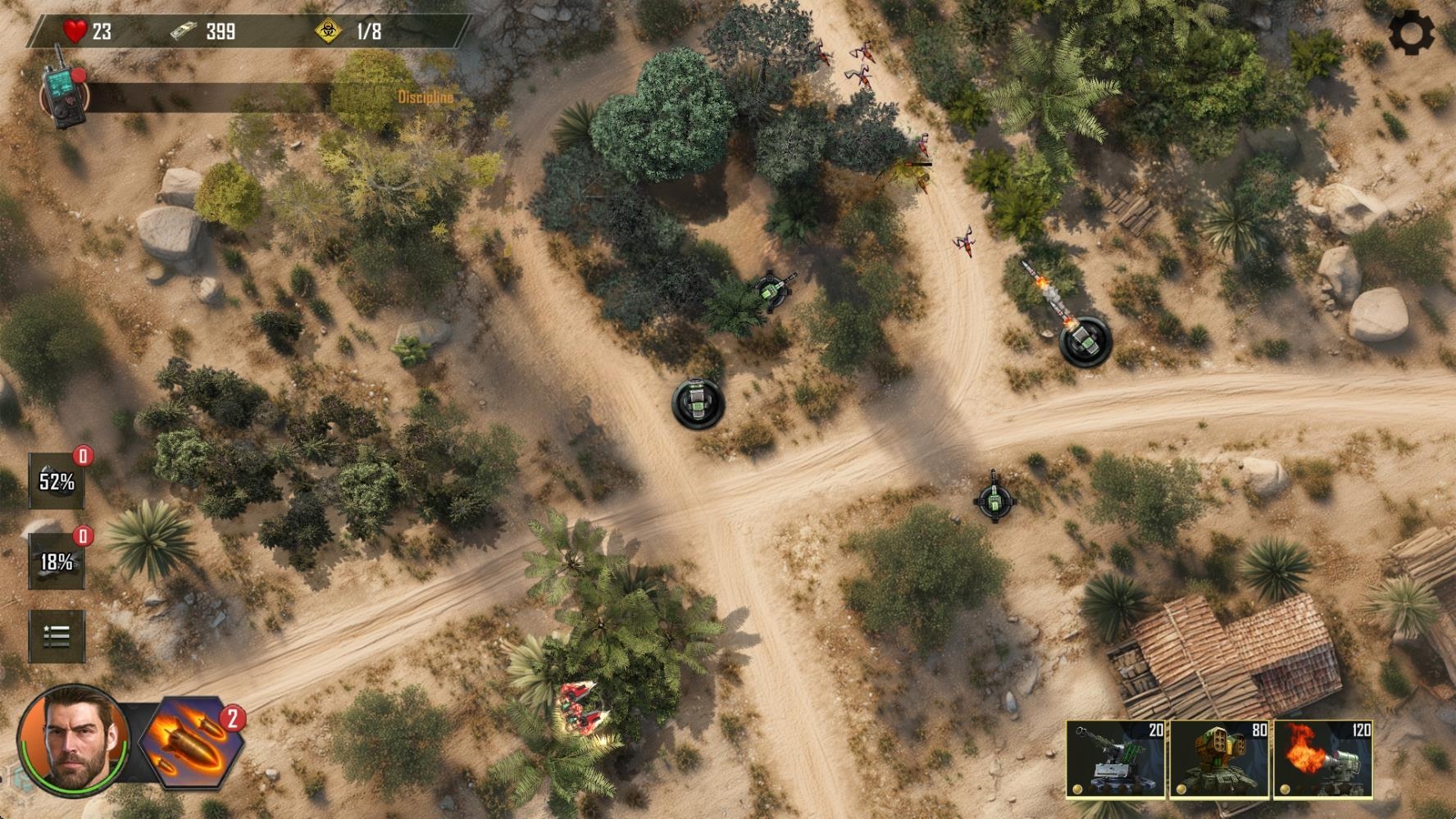1456x819 pixels.
Task: Activate the flaming missile barrage ability
Action: (x=192, y=742)
